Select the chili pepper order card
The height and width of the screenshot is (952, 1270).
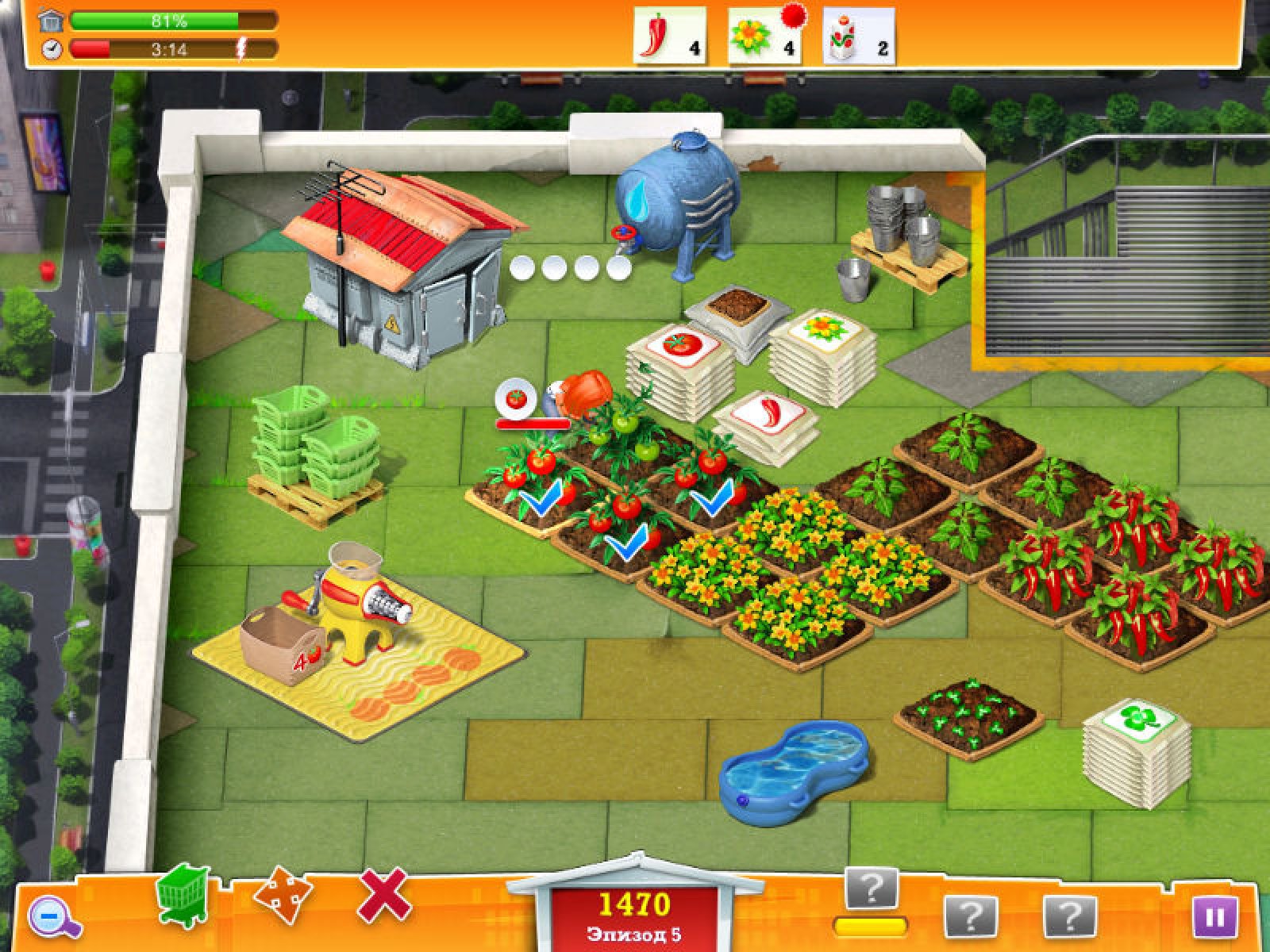[x=669, y=35]
